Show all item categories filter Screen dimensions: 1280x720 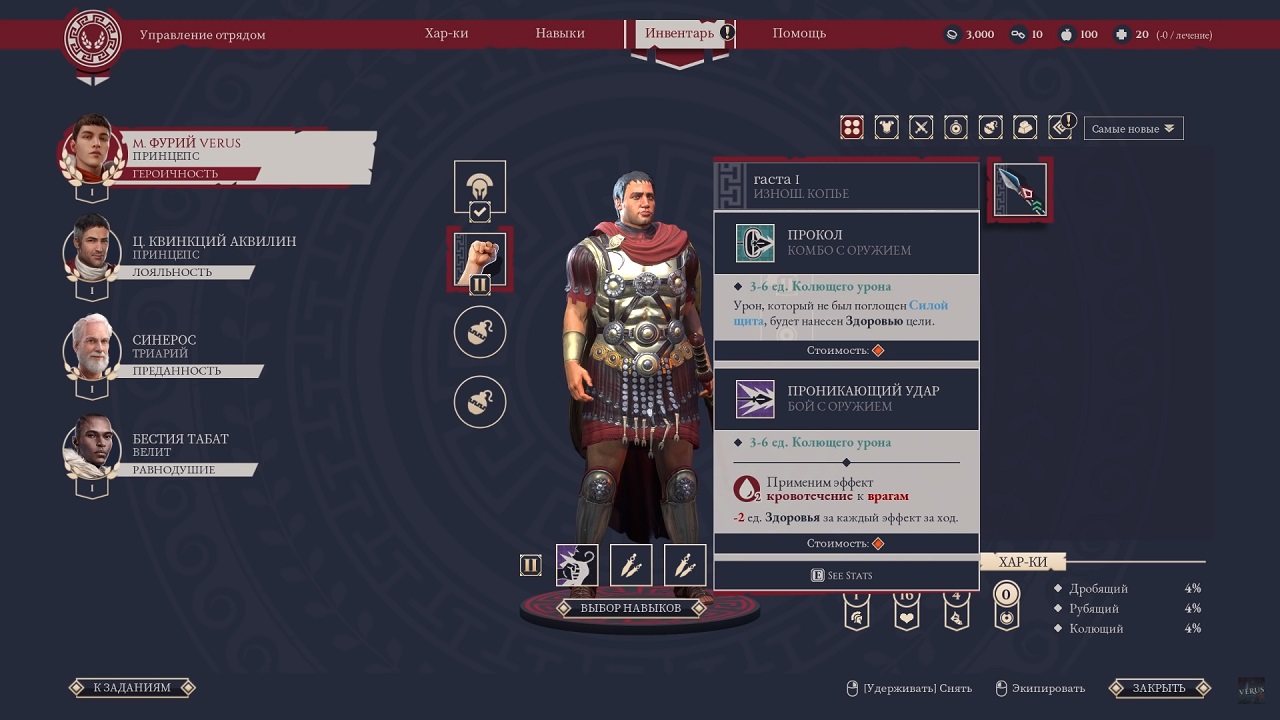852,127
